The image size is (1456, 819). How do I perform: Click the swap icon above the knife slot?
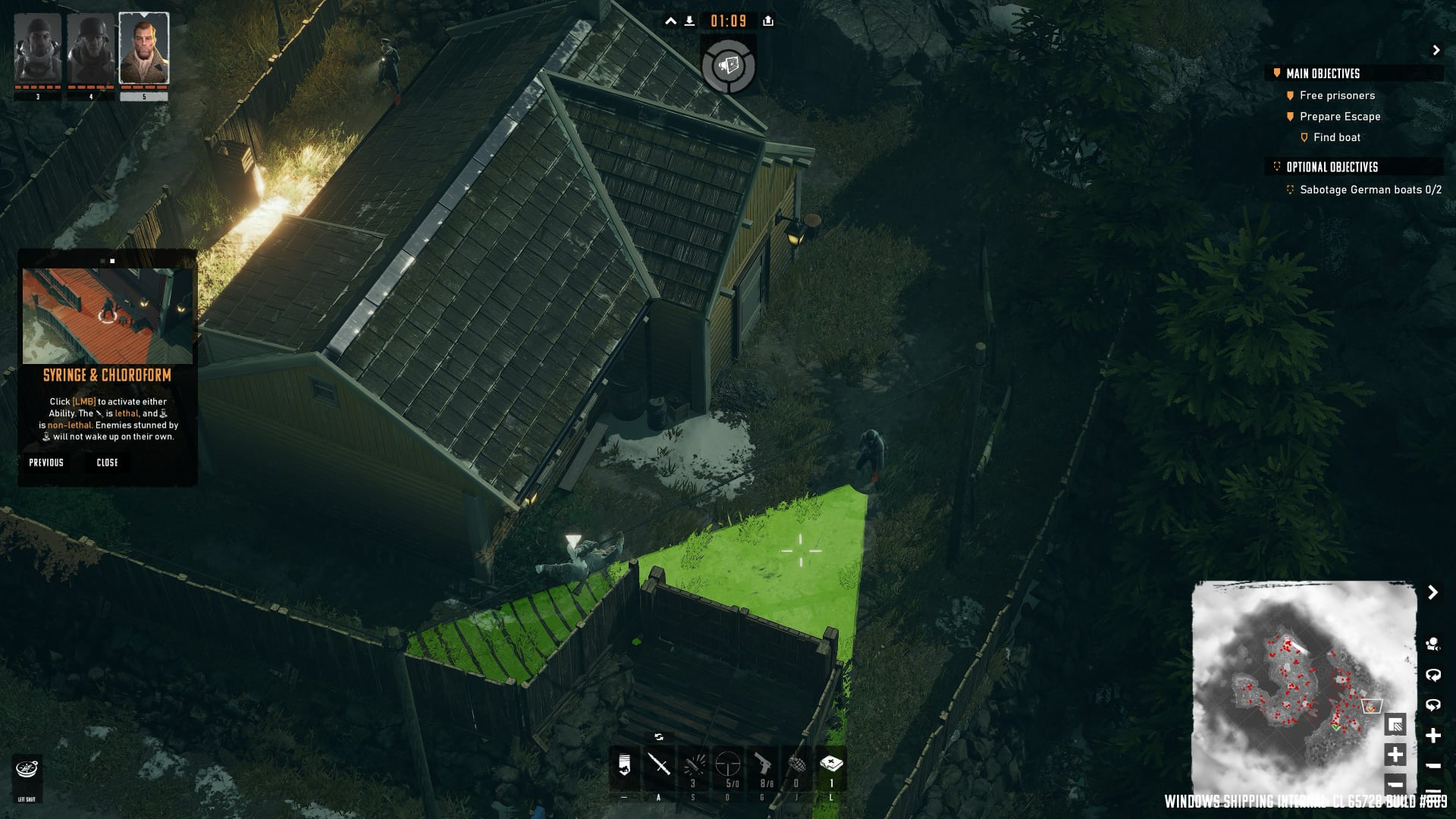pos(658,737)
